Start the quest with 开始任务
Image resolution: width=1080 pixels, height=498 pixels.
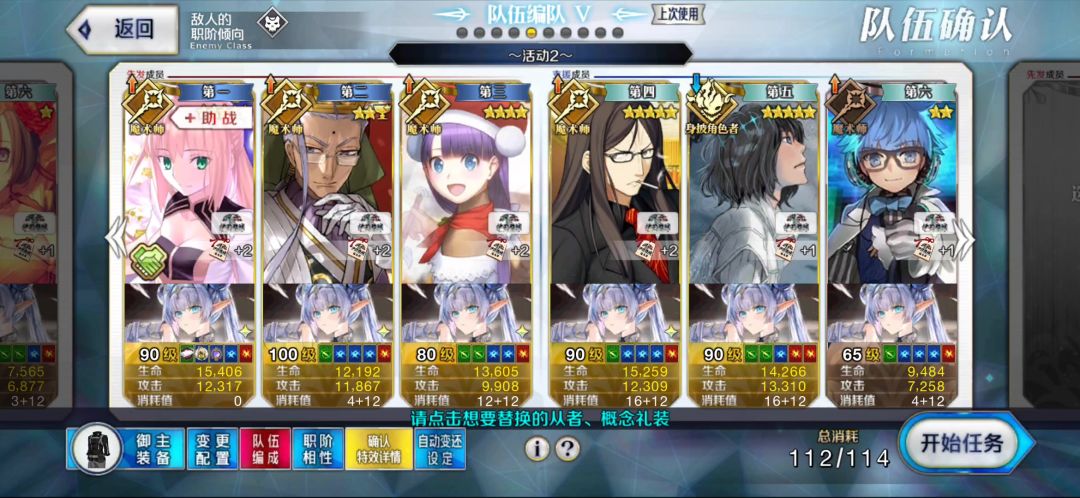coord(960,444)
